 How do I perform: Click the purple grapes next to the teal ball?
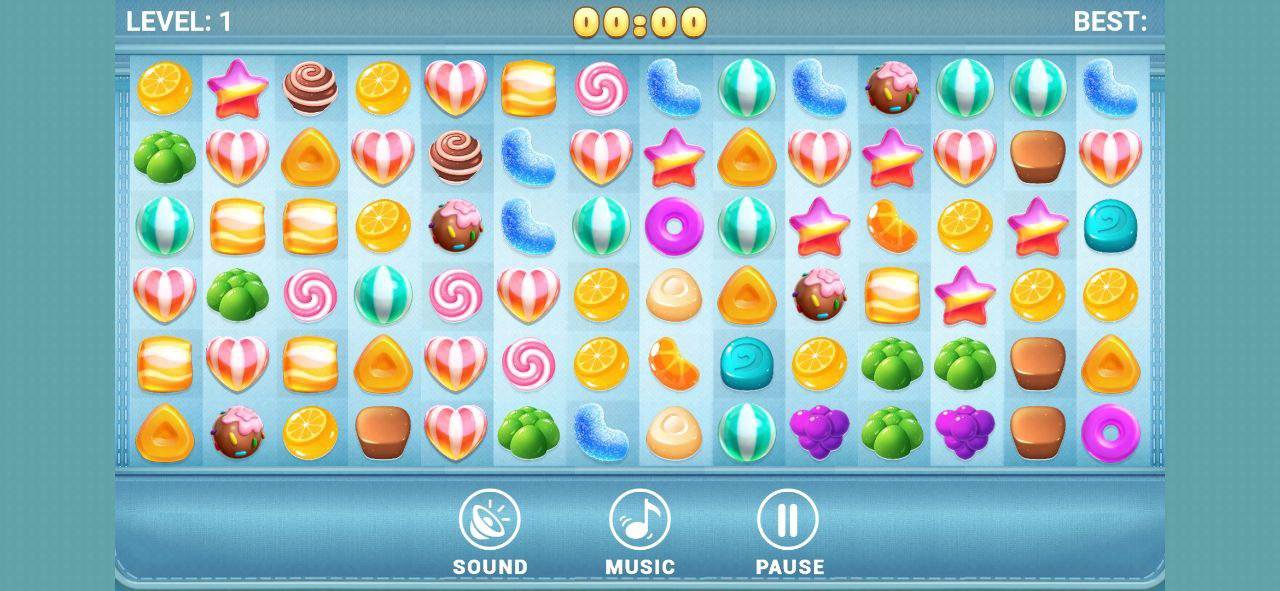(x=820, y=432)
